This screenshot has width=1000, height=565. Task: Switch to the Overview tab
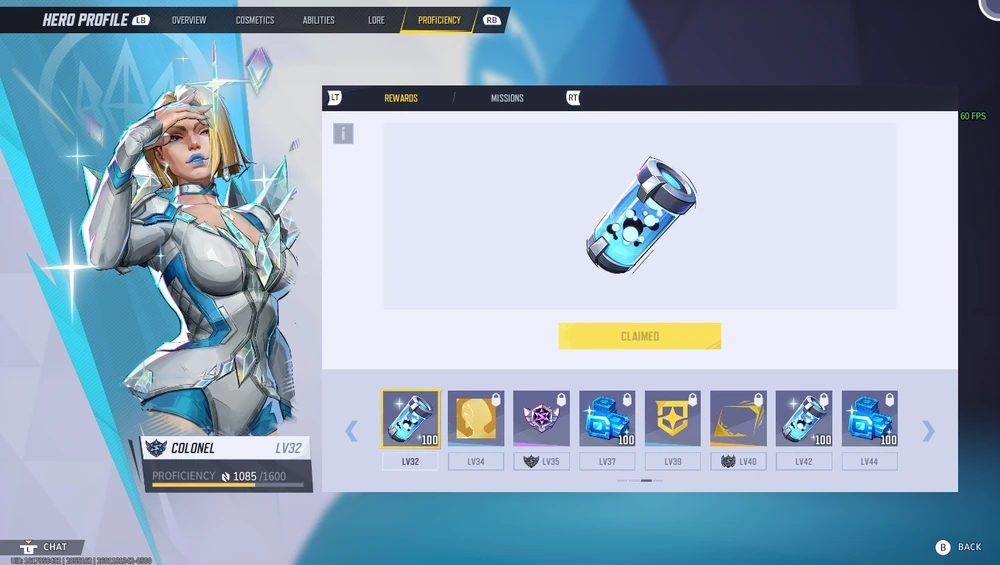(x=188, y=20)
